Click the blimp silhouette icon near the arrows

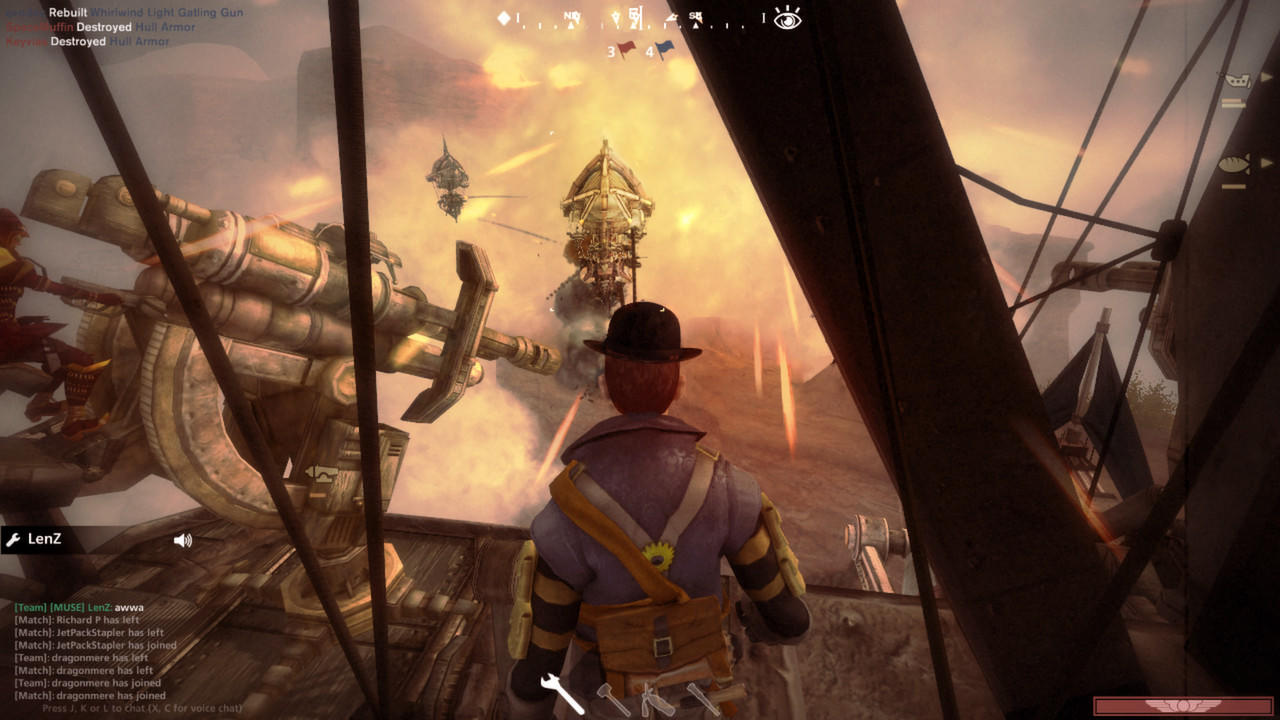point(673,17)
